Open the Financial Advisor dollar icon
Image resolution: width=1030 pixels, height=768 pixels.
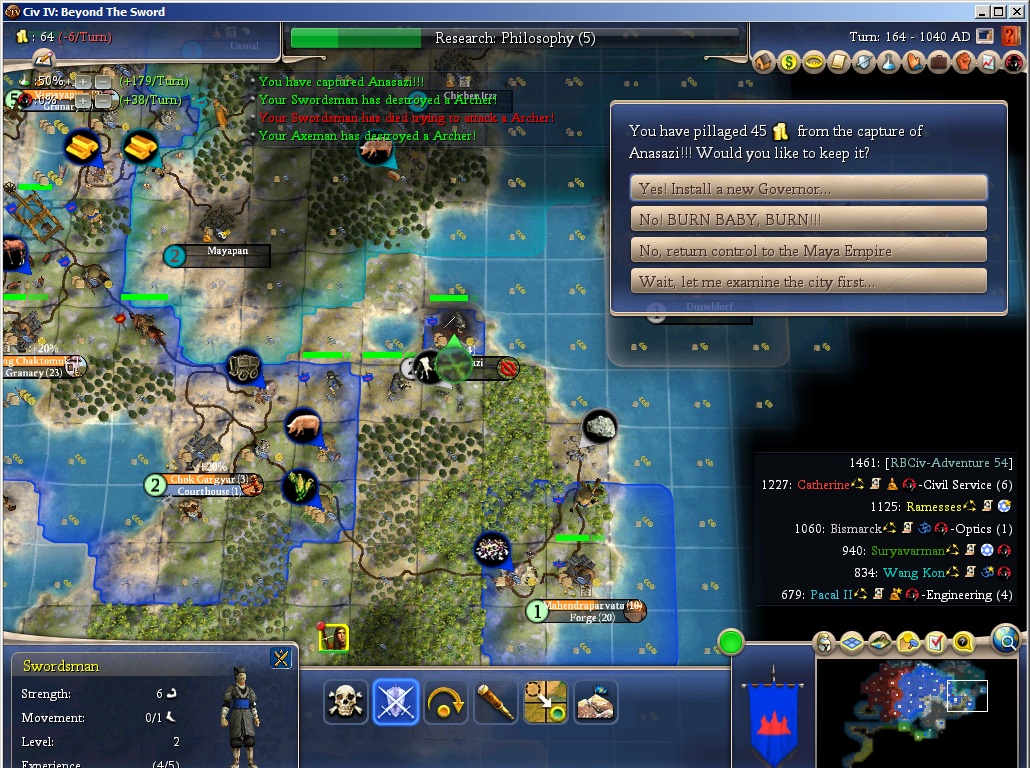pos(790,62)
